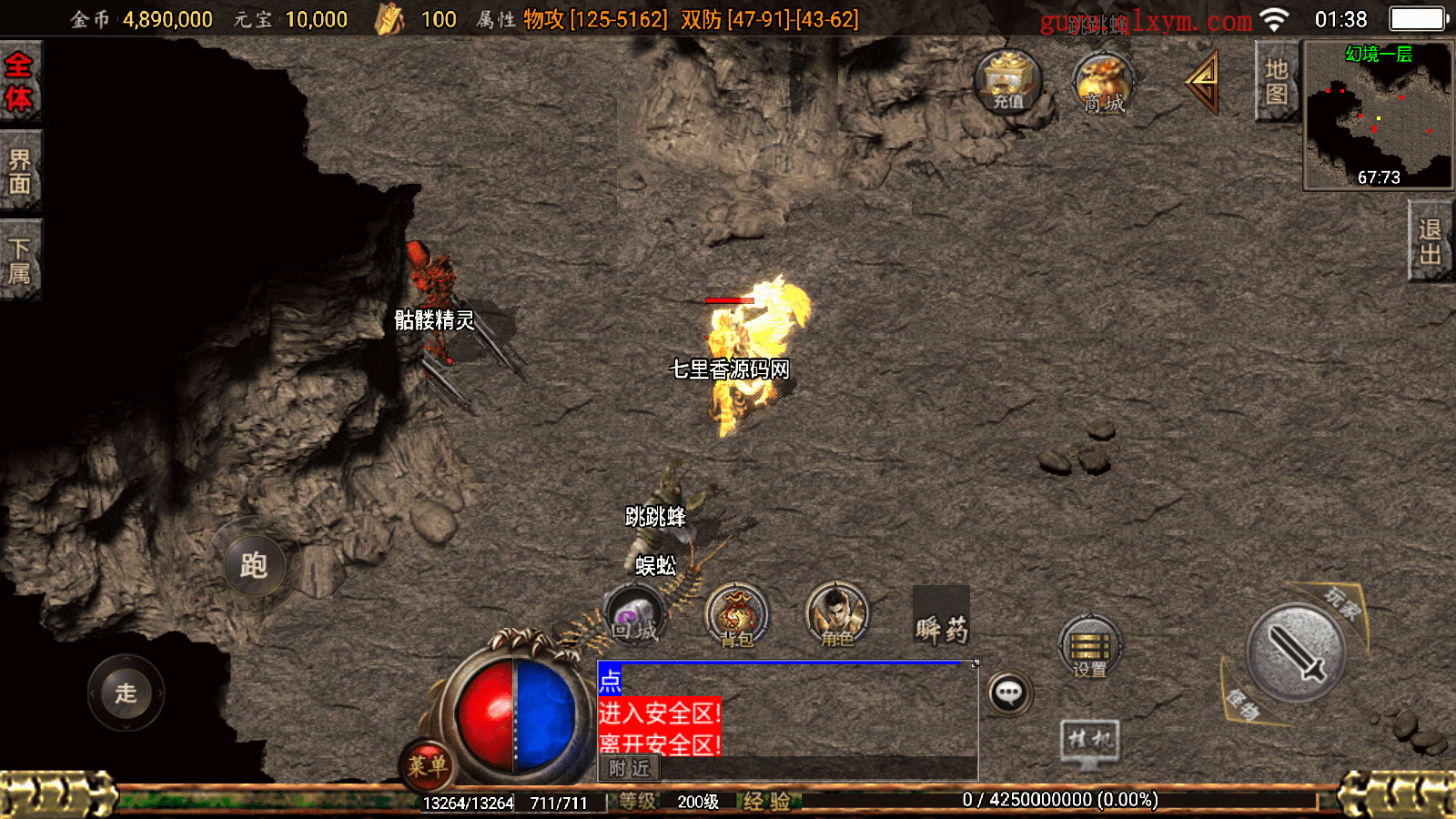This screenshot has width=1456, height=819.
Task: Open the 充值 recharge treasure chest
Action: (x=1007, y=81)
